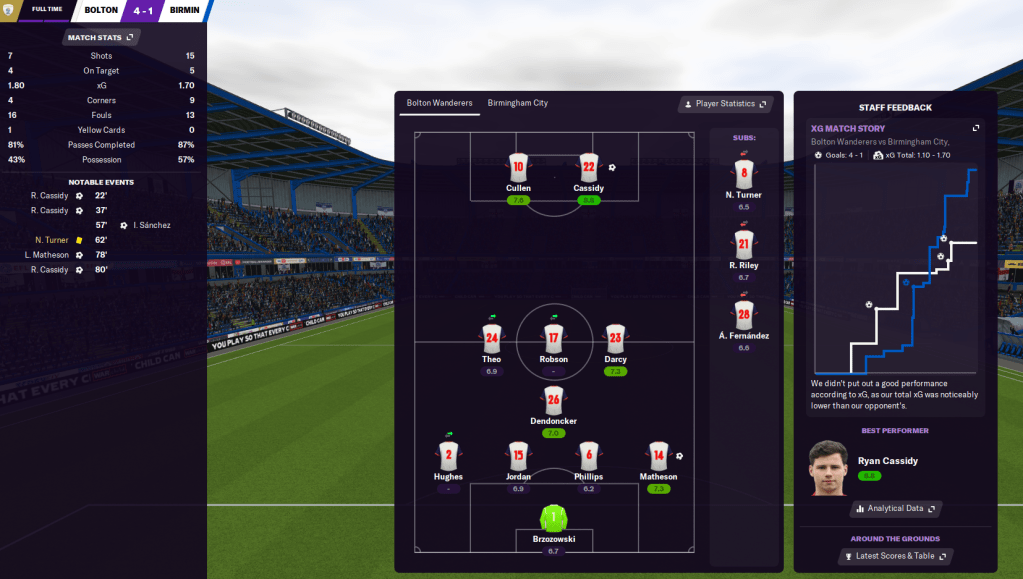Open Analytical Data
The width and height of the screenshot is (1023, 579).
tap(895, 509)
